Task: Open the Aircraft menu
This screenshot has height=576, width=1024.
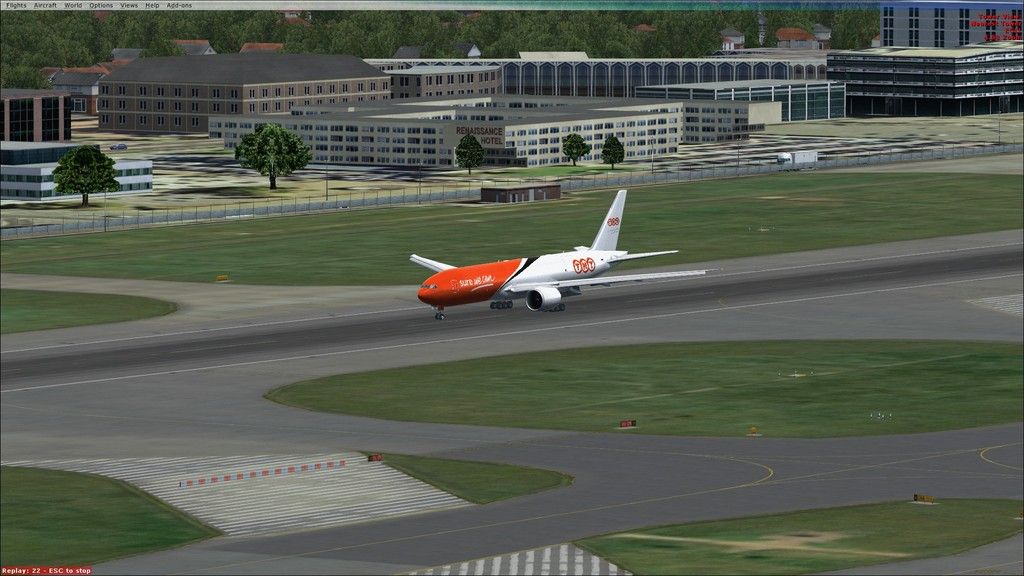Action: (x=45, y=5)
